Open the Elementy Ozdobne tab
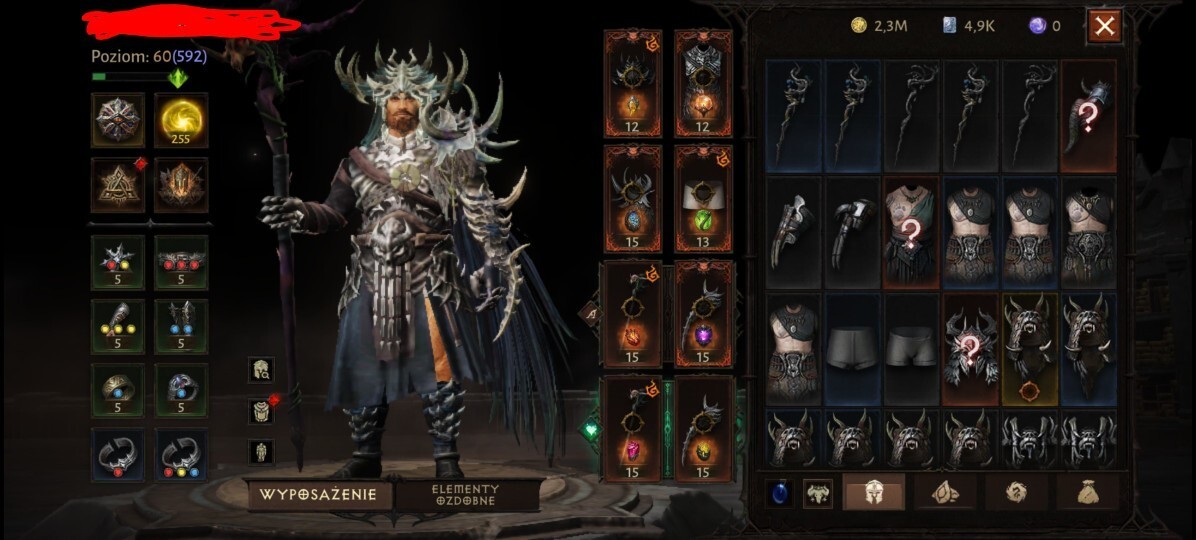The height and width of the screenshot is (540, 1196). tap(466, 495)
